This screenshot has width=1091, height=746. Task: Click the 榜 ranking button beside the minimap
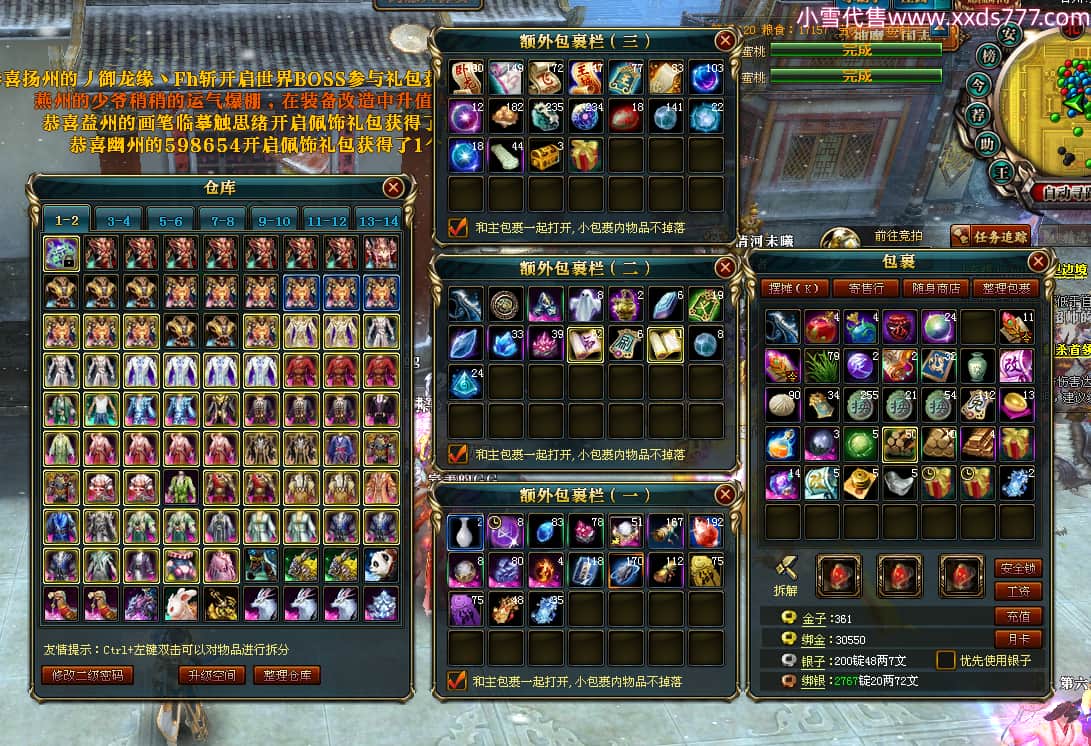pyautogui.click(x=989, y=57)
